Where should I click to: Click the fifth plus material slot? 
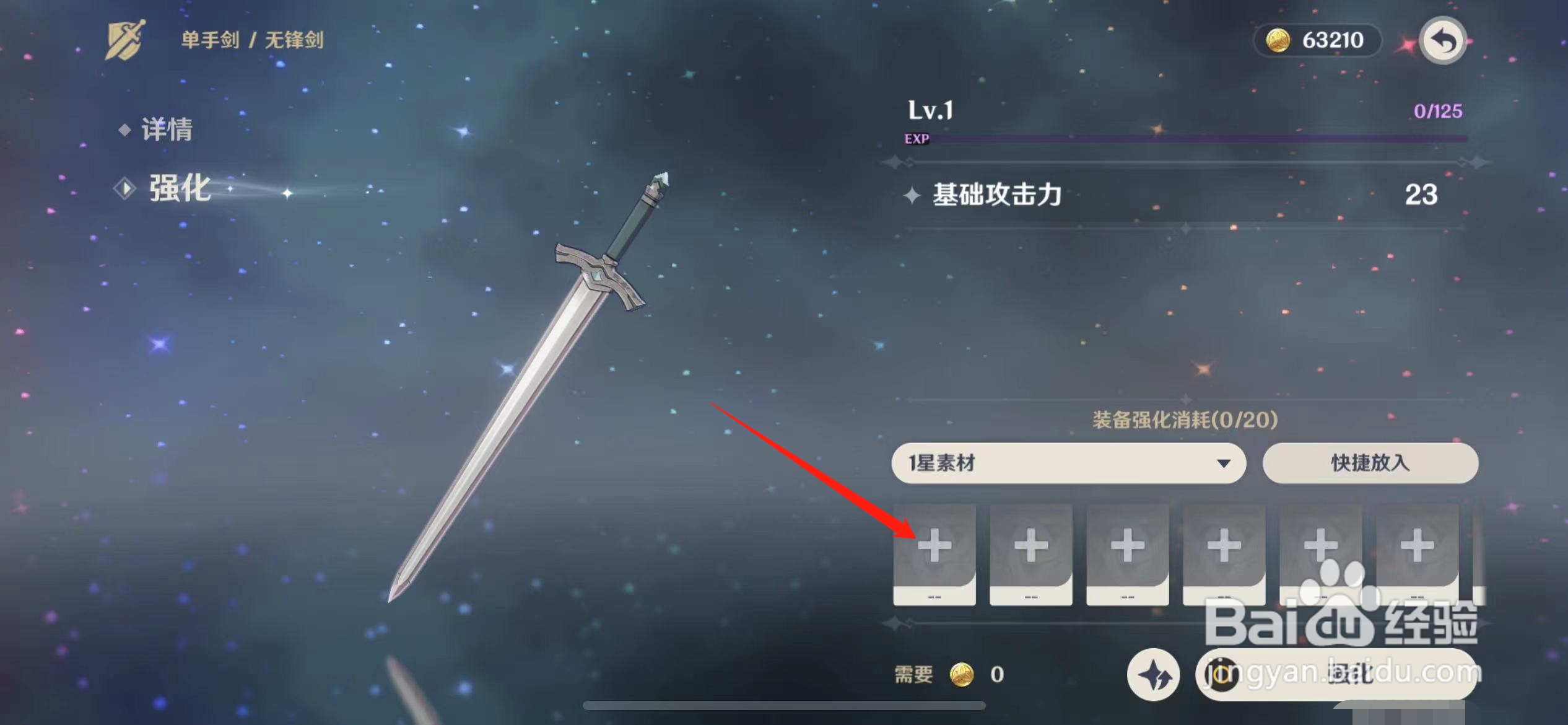pos(1320,545)
